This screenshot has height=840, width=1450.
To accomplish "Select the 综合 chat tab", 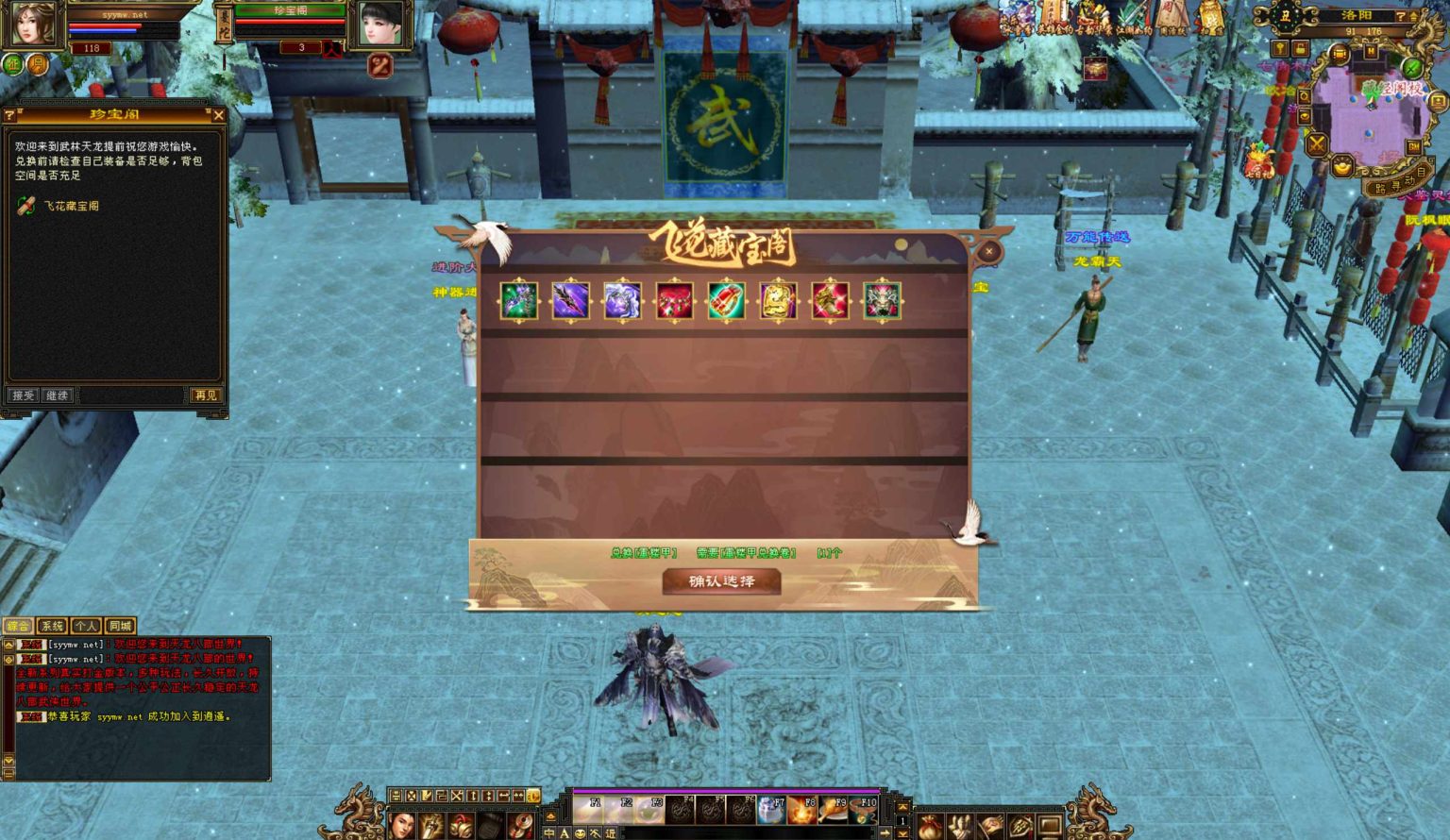I will point(18,626).
